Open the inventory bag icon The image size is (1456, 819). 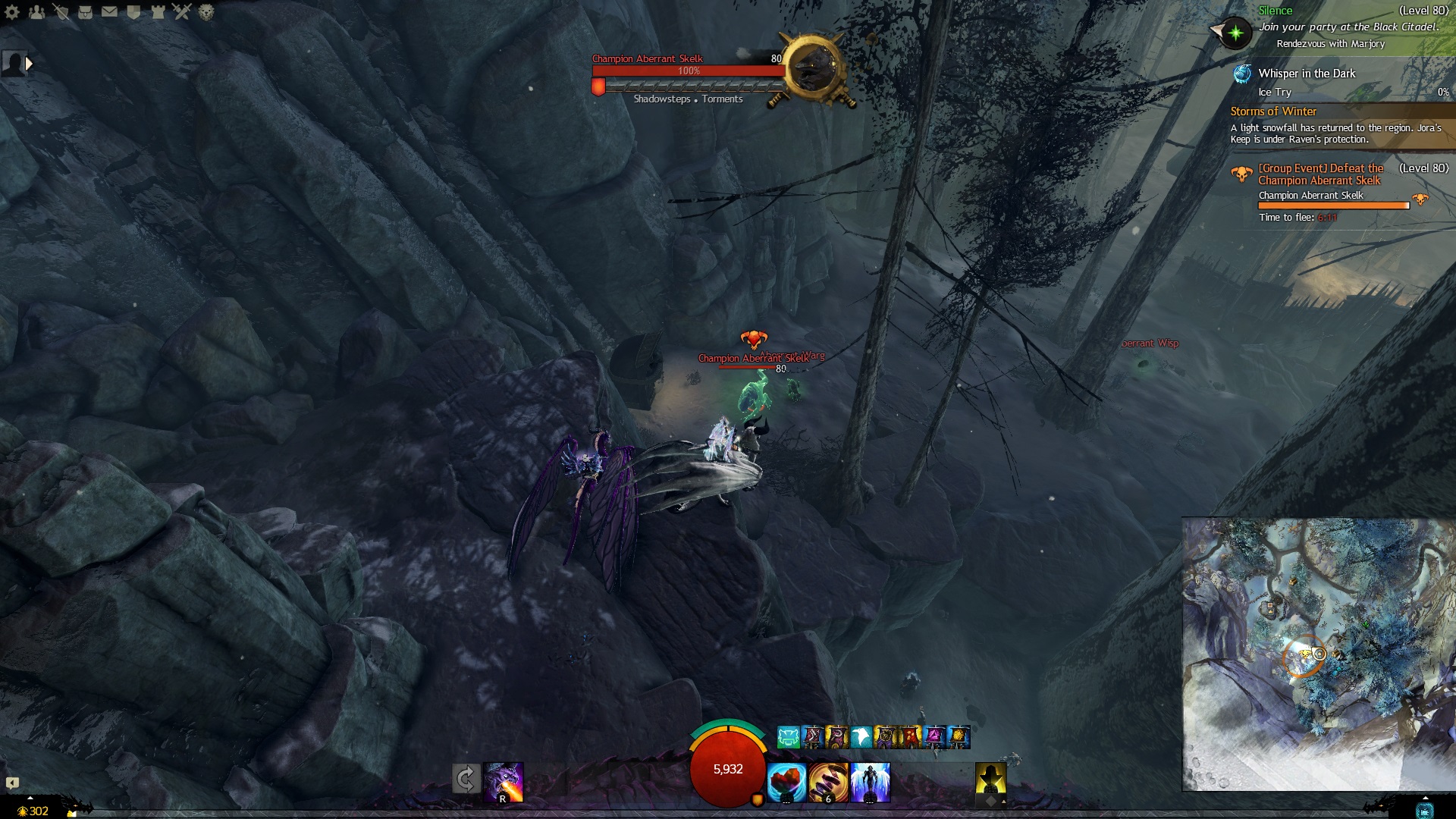point(85,12)
